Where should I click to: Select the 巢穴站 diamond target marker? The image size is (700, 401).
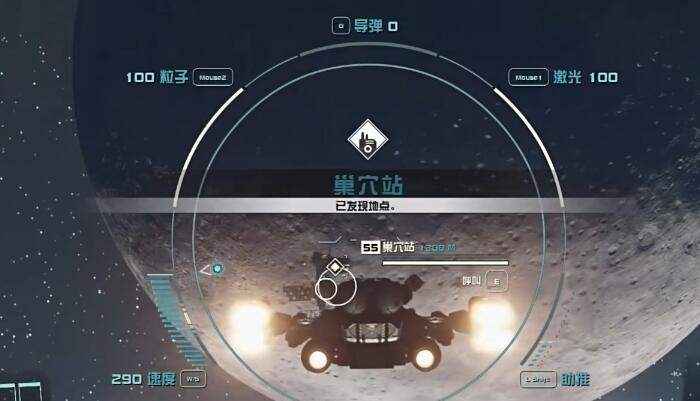[334, 268]
